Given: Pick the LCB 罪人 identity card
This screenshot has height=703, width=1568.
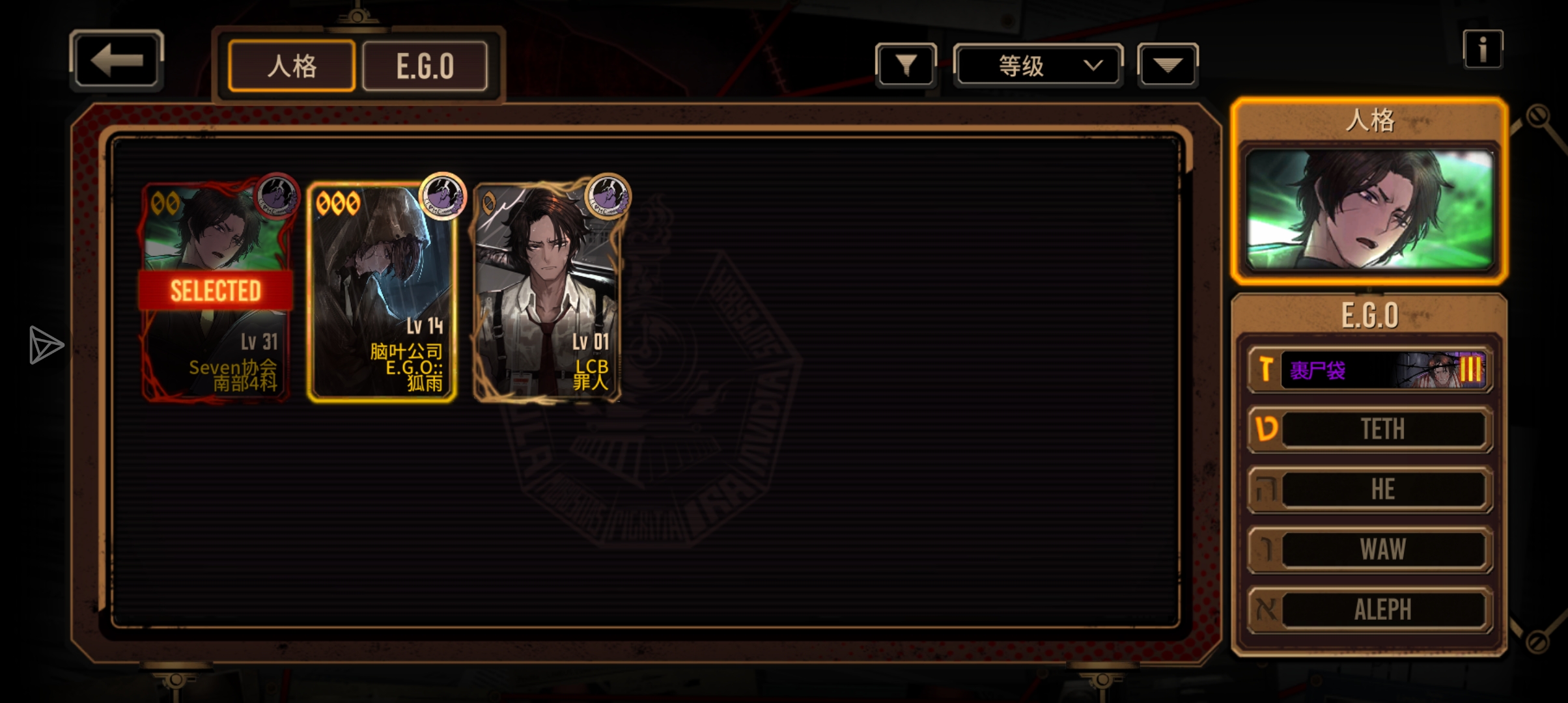Looking at the screenshot, I should 548,291.
